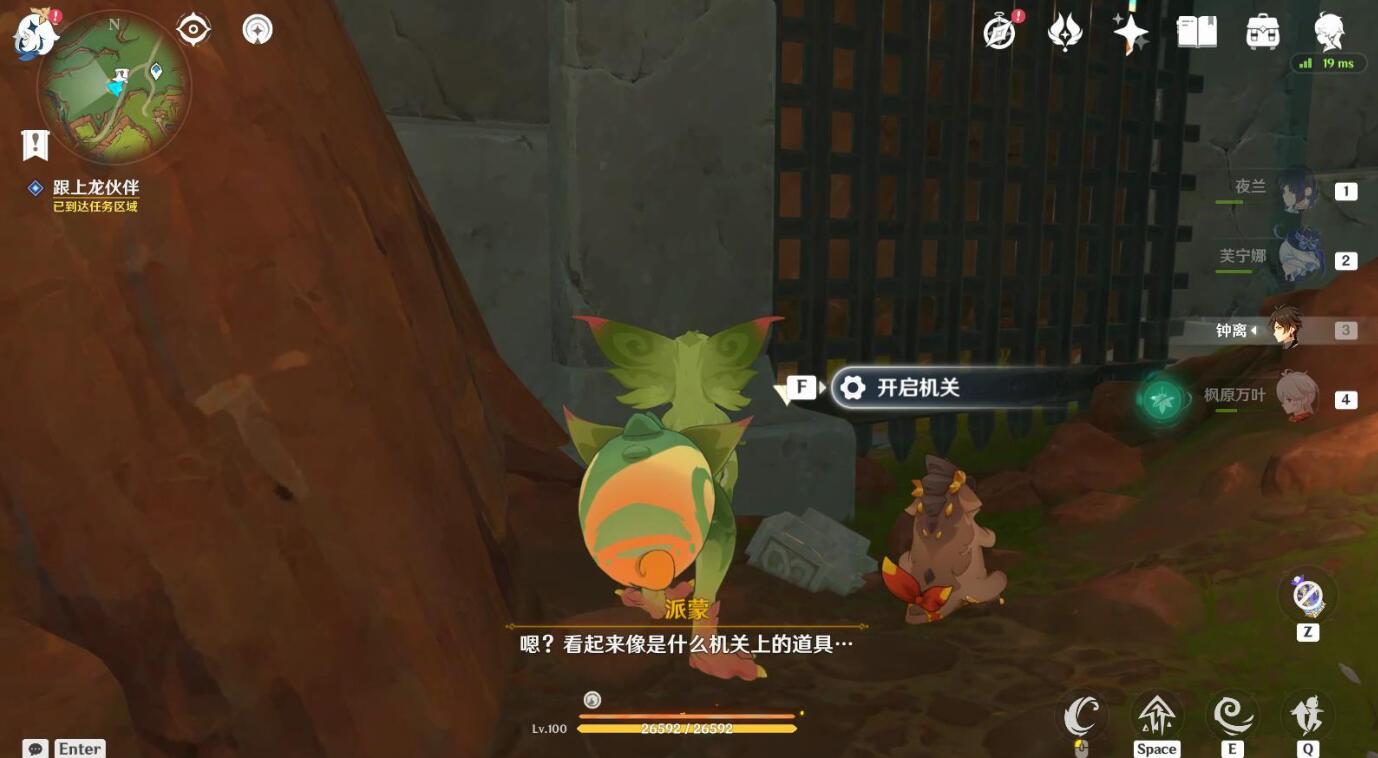Open the inventory bag icon
The height and width of the screenshot is (758, 1378).
pos(1262,32)
